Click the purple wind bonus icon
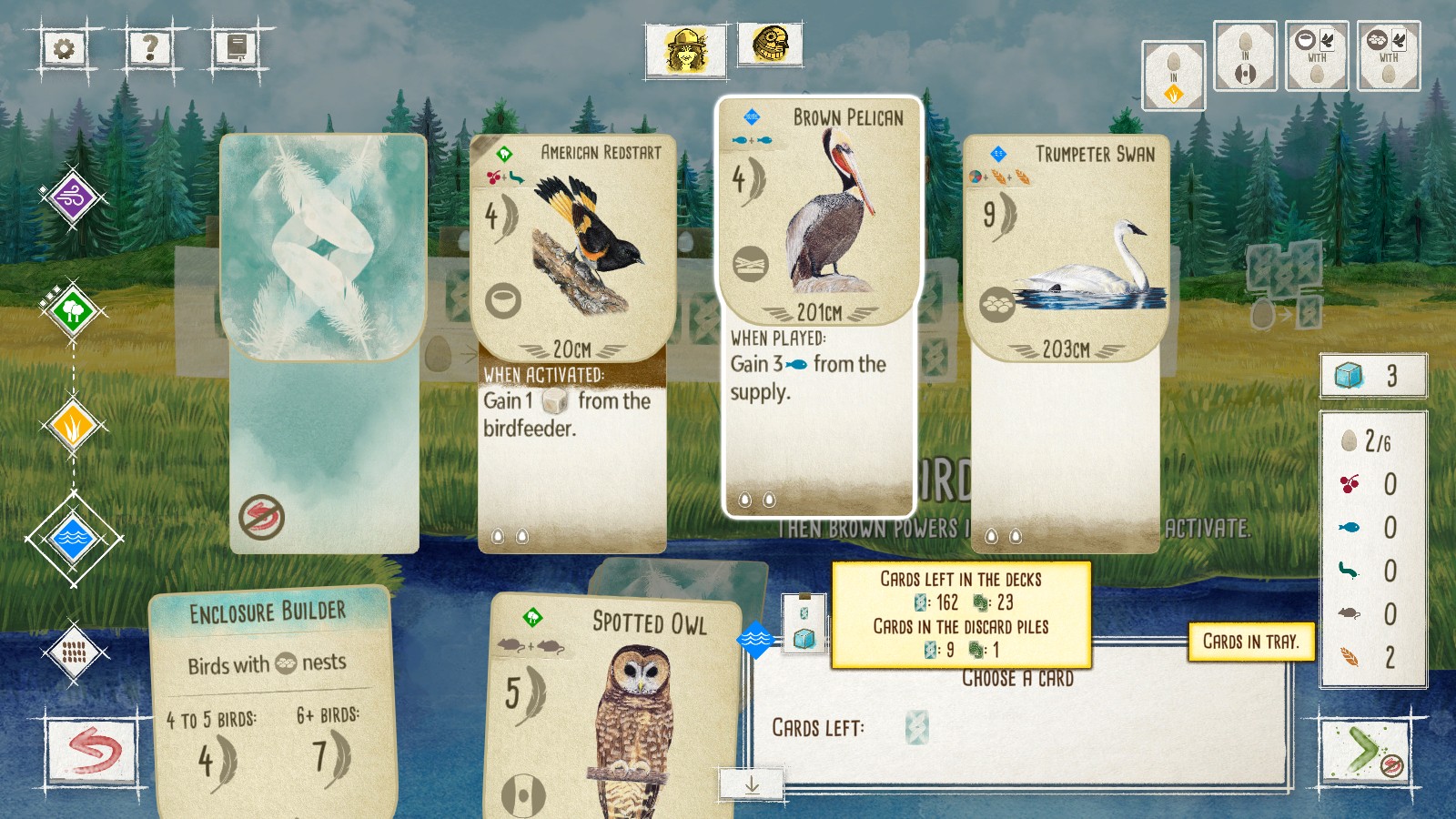 tap(73, 196)
